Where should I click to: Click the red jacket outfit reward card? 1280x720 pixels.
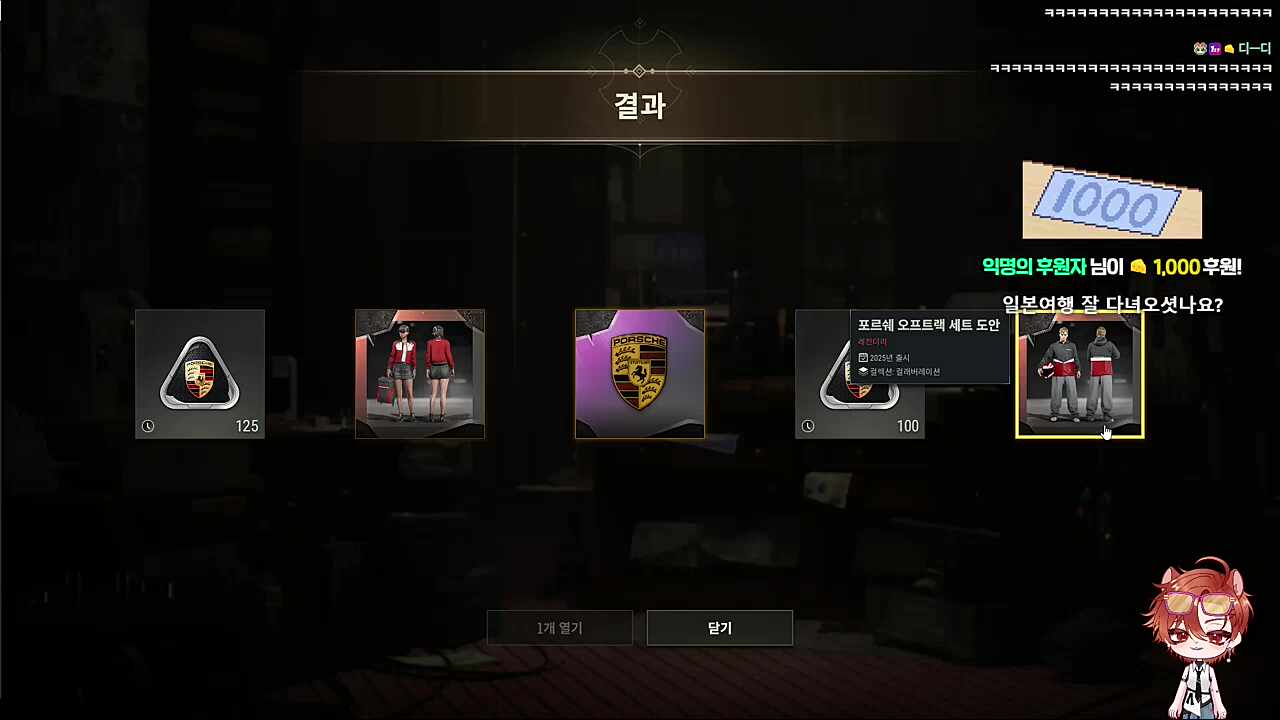(420, 374)
